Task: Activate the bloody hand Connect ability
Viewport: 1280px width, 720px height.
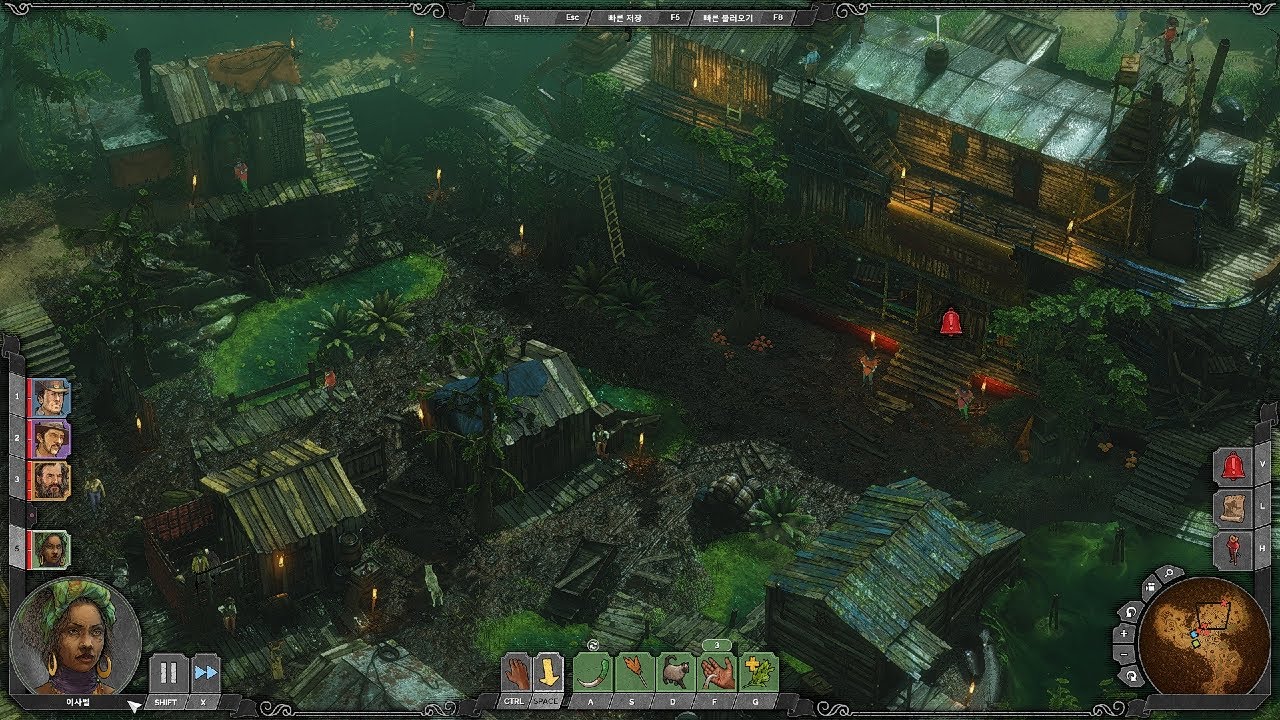Action: pyautogui.click(x=717, y=672)
